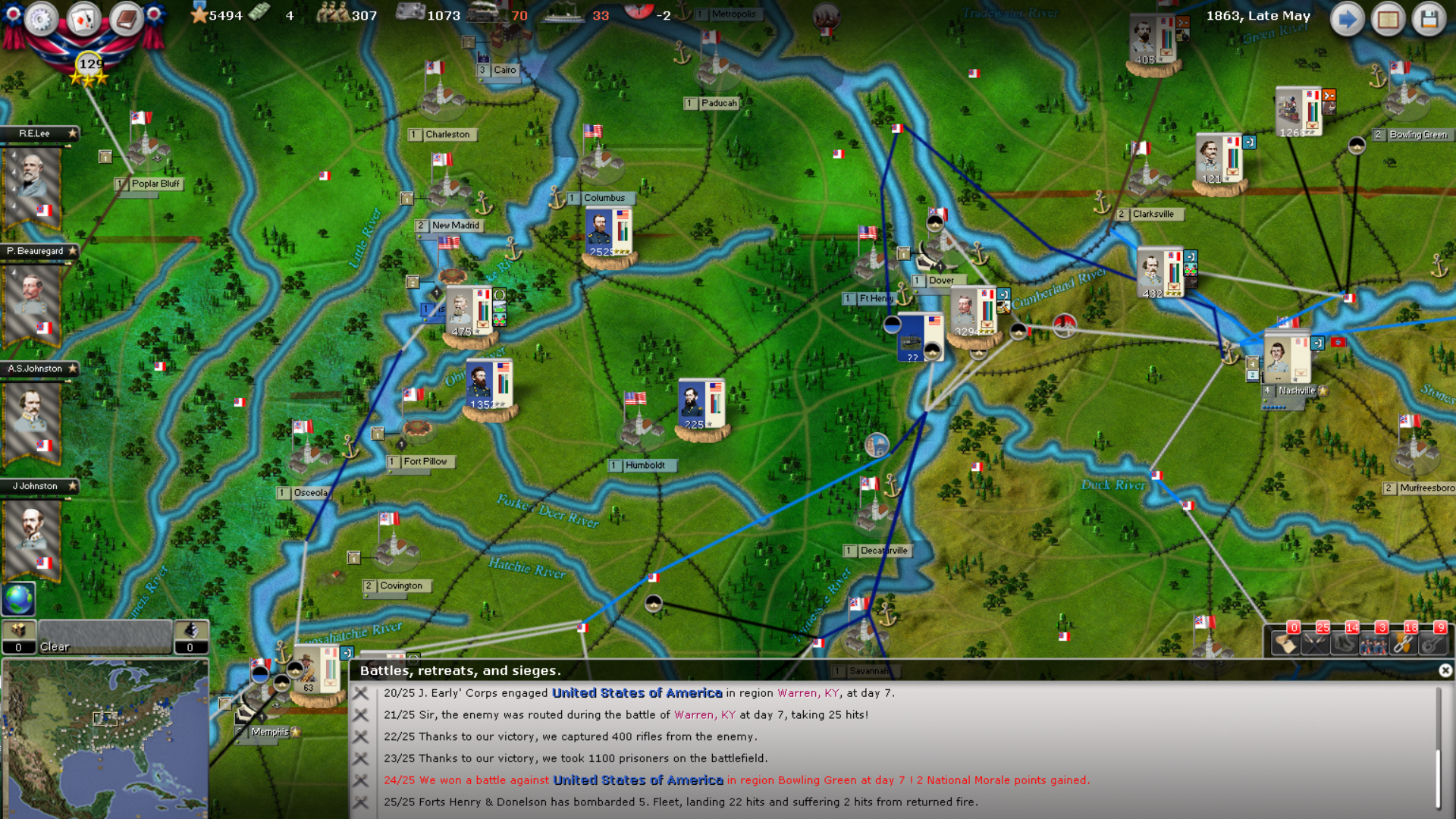Open the ledger icon beside the end-turn arrow
The height and width of the screenshot is (819, 1456).
[x=1389, y=19]
